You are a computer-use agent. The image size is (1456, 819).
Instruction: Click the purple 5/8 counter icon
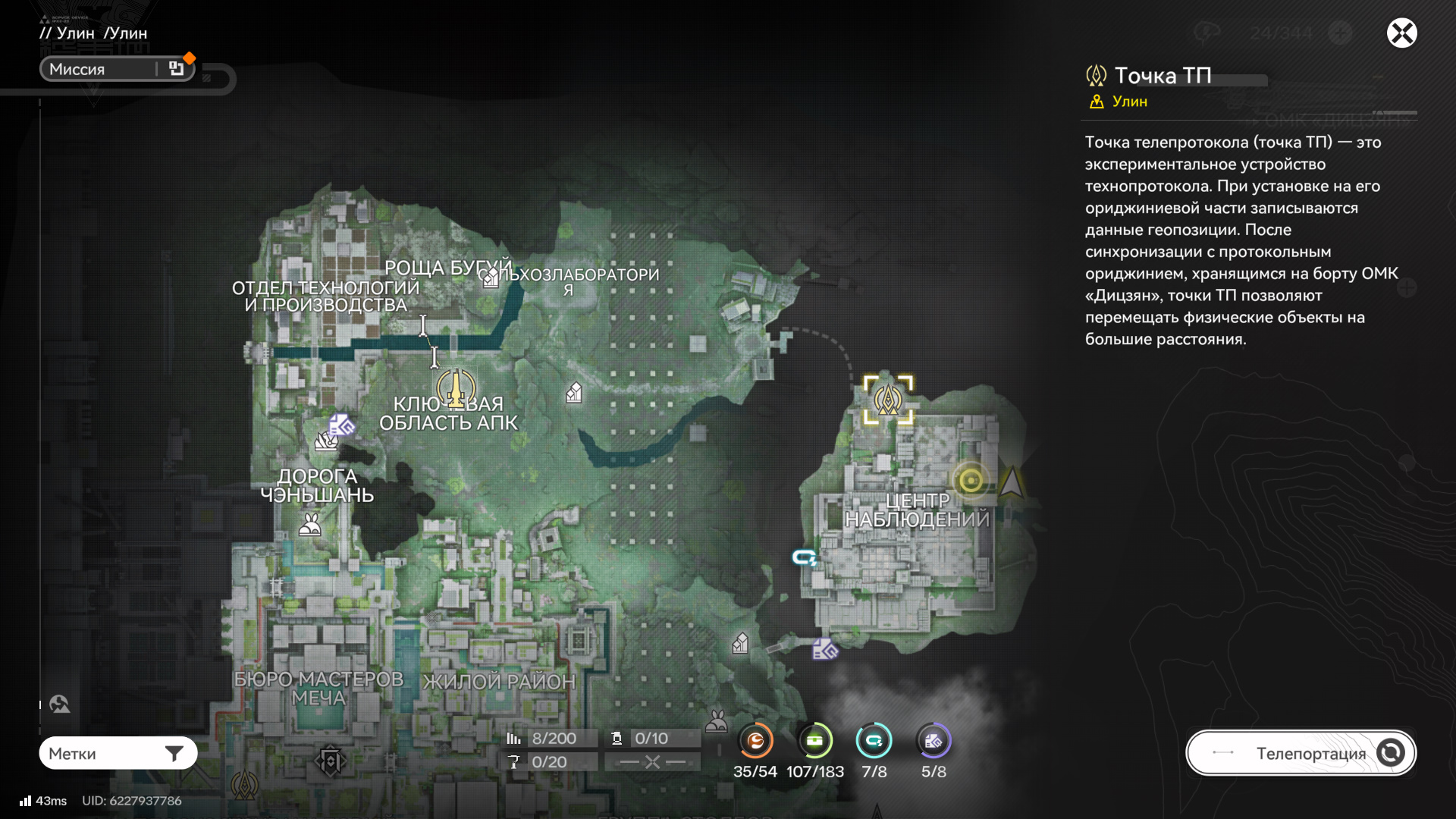(x=934, y=741)
